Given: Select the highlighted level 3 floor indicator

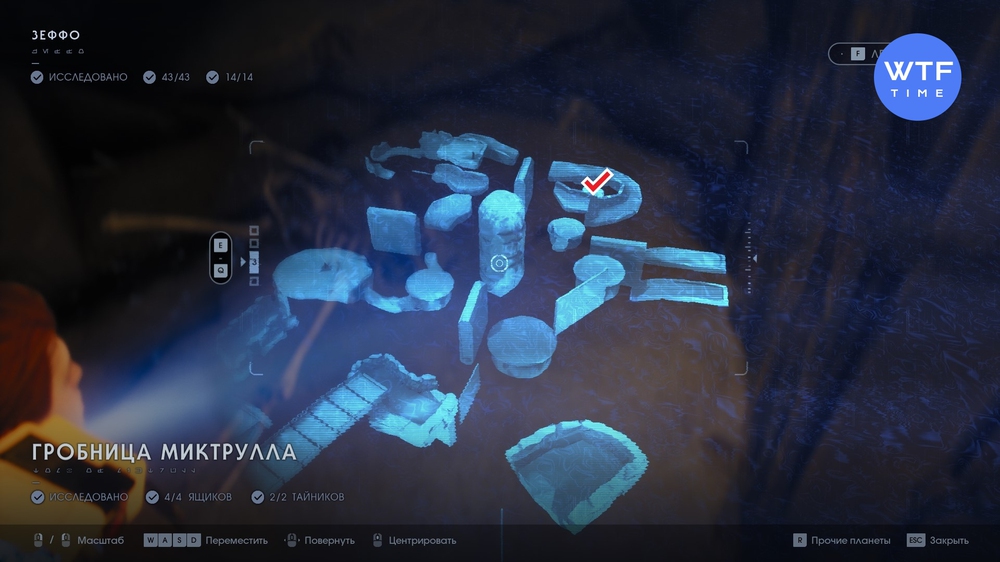Looking at the screenshot, I should [x=254, y=262].
